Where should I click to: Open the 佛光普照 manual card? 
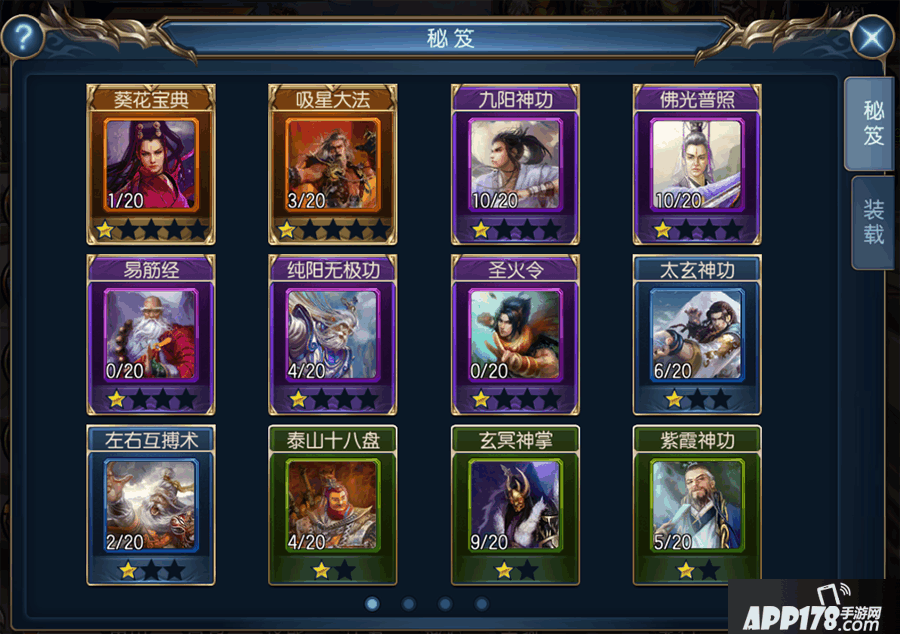click(x=697, y=165)
